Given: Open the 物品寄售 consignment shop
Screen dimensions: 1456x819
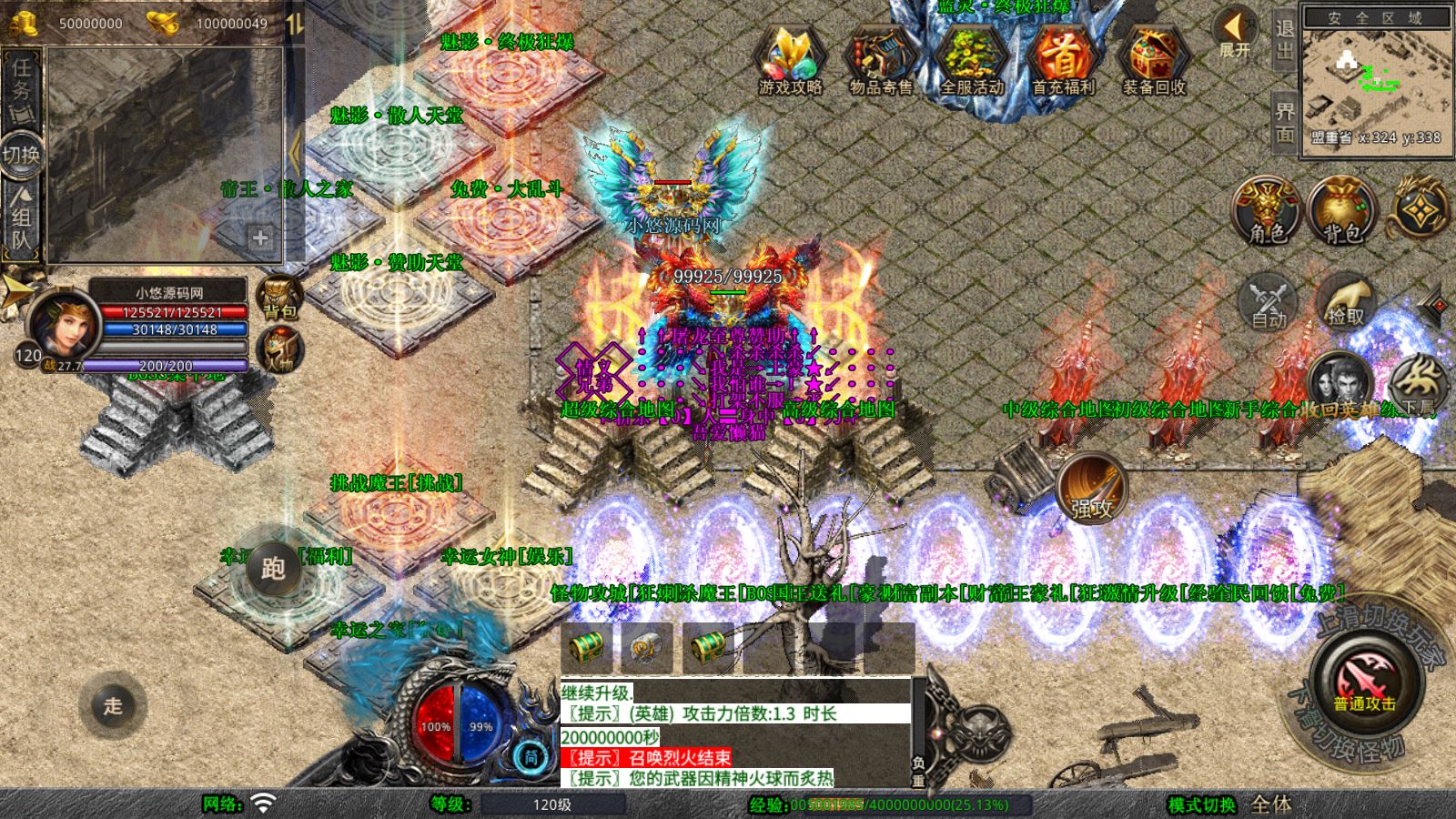Looking at the screenshot, I should coord(881,62).
